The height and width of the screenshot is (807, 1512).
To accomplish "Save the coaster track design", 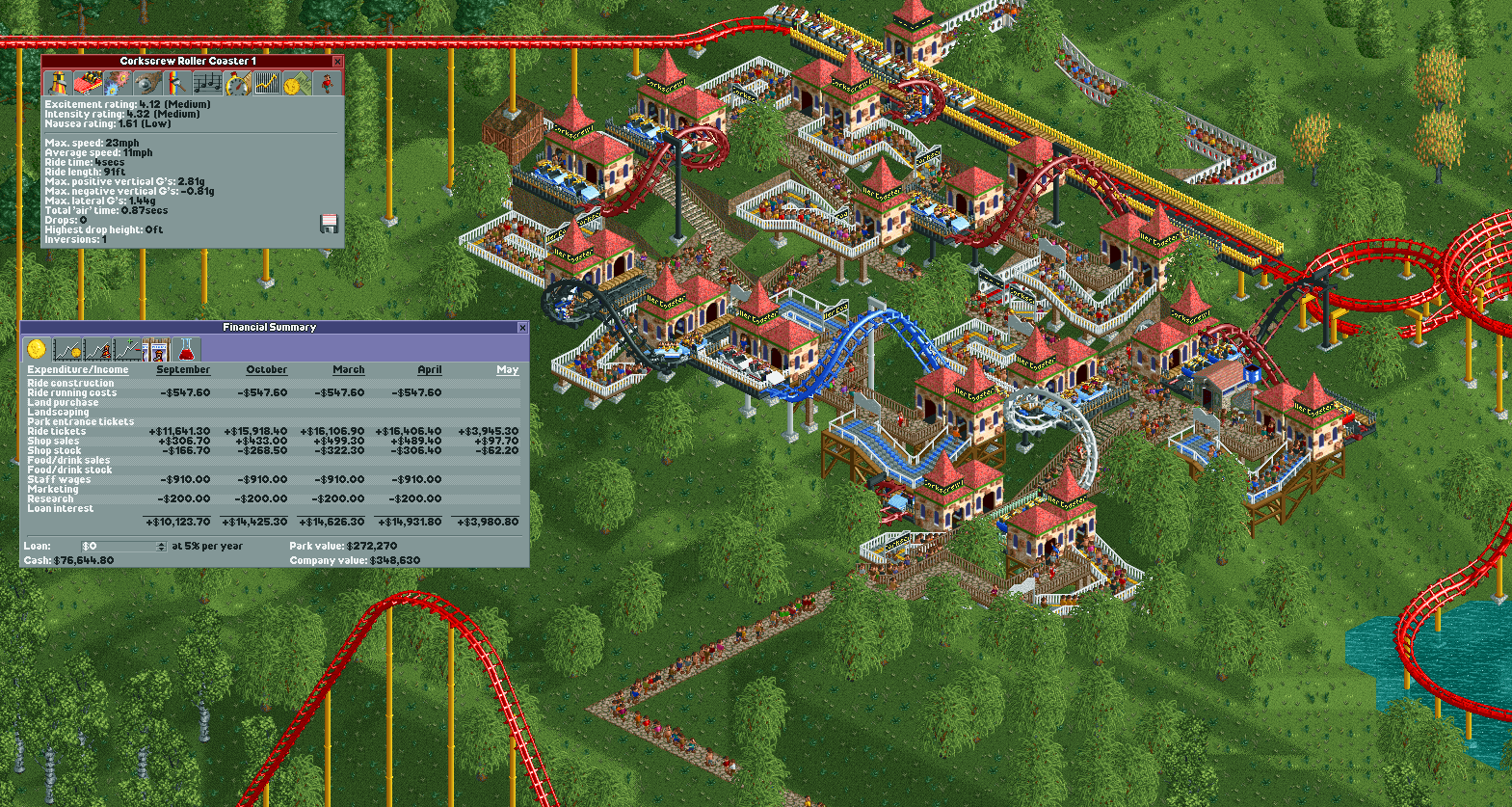I will 328,223.
